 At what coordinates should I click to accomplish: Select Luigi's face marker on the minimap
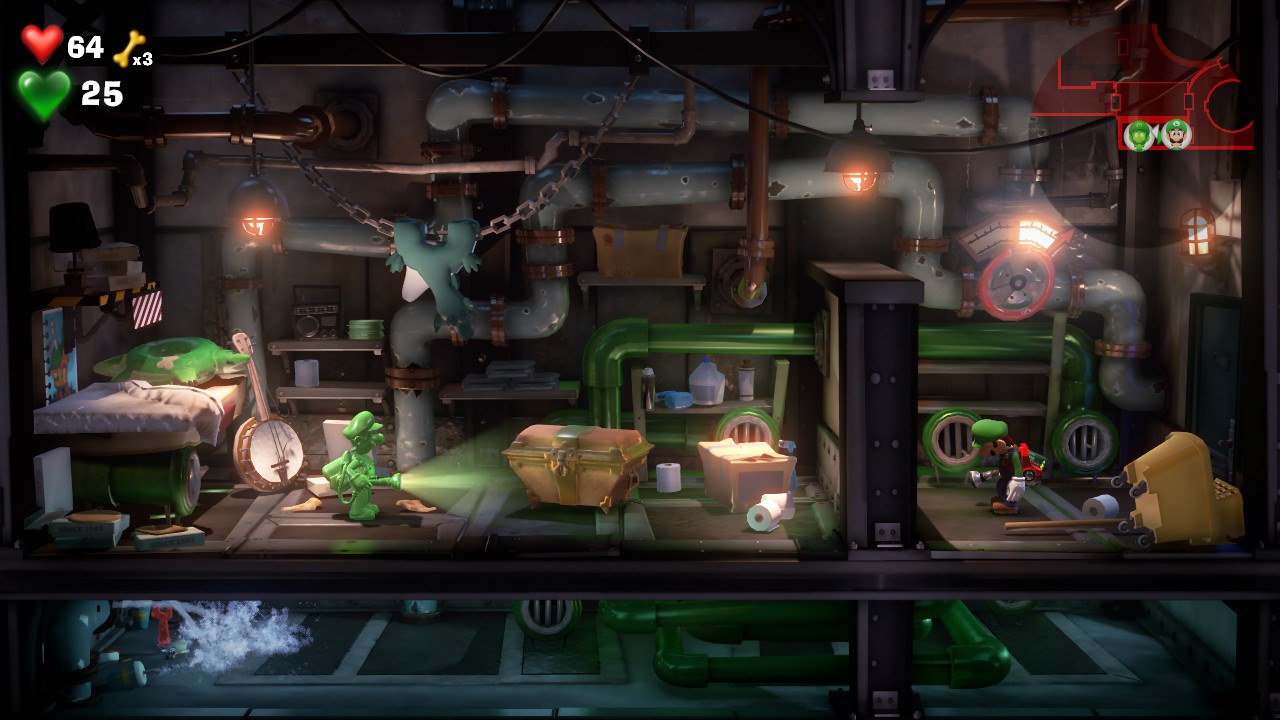pos(1176,134)
